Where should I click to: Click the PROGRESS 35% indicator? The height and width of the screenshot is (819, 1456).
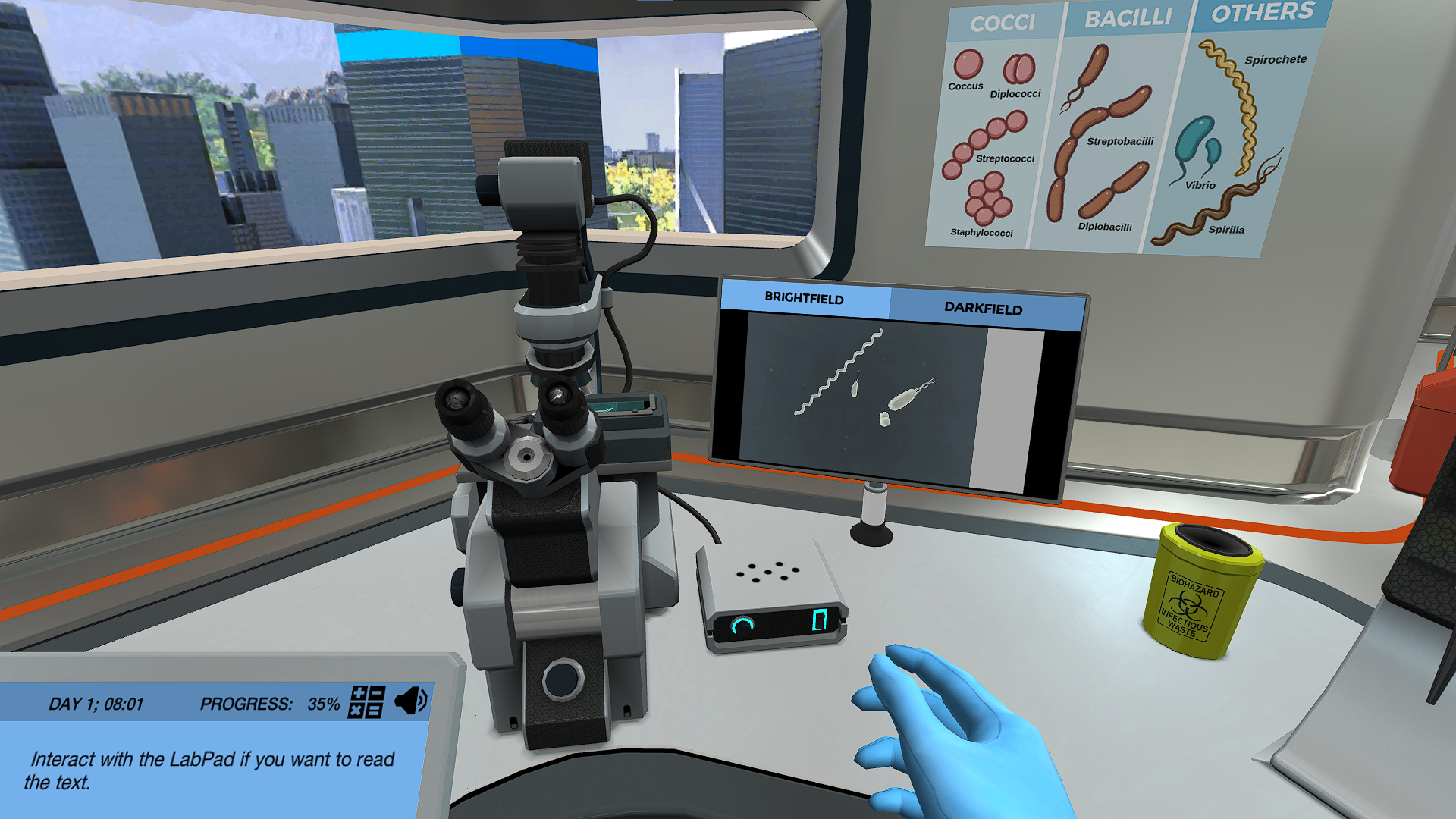[269, 704]
